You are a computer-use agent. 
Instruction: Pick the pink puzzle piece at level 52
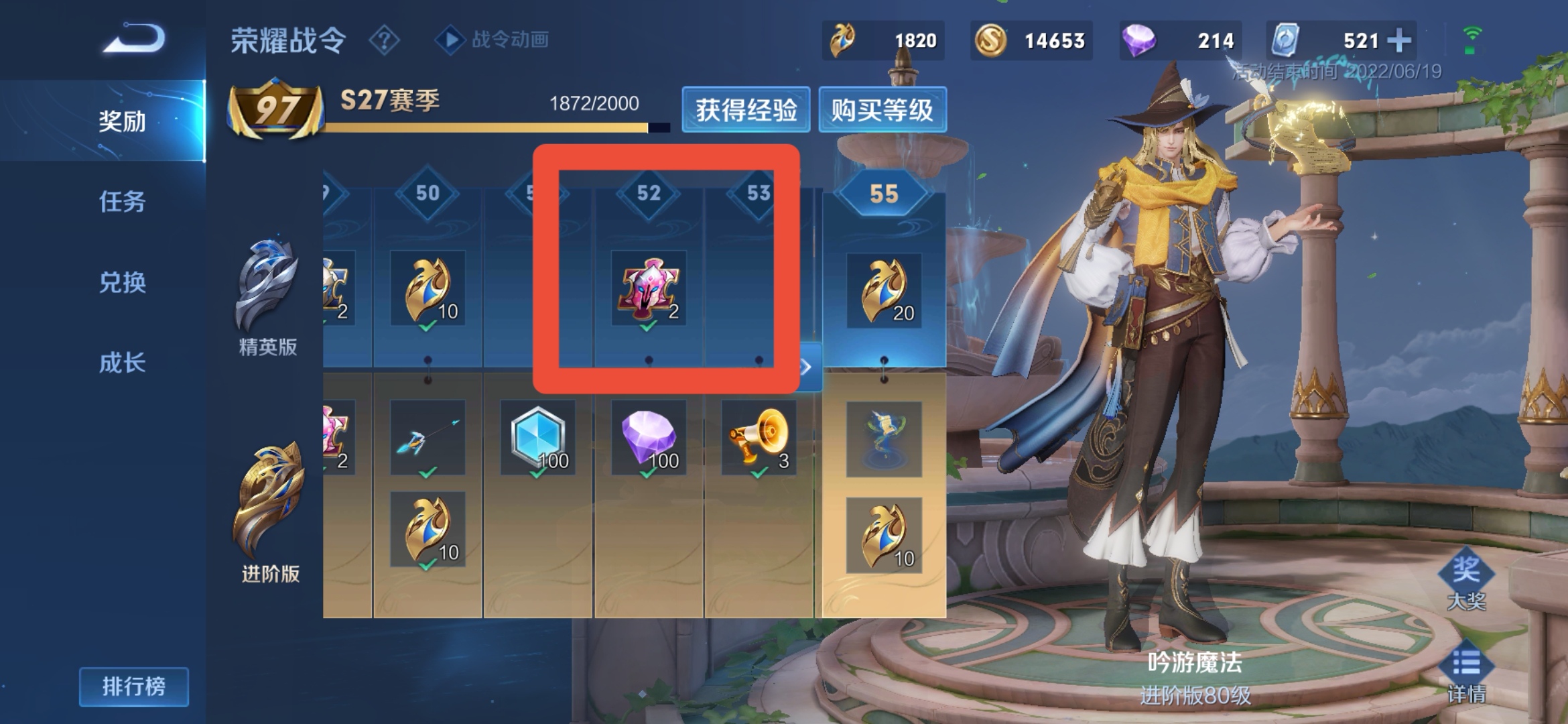(648, 288)
